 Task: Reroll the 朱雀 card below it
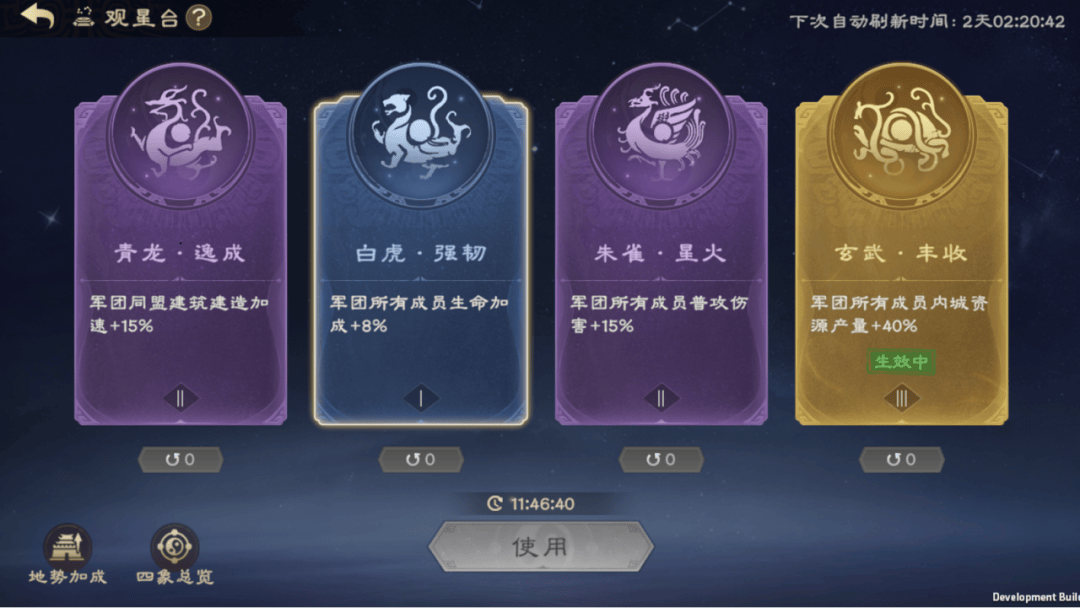tap(661, 460)
